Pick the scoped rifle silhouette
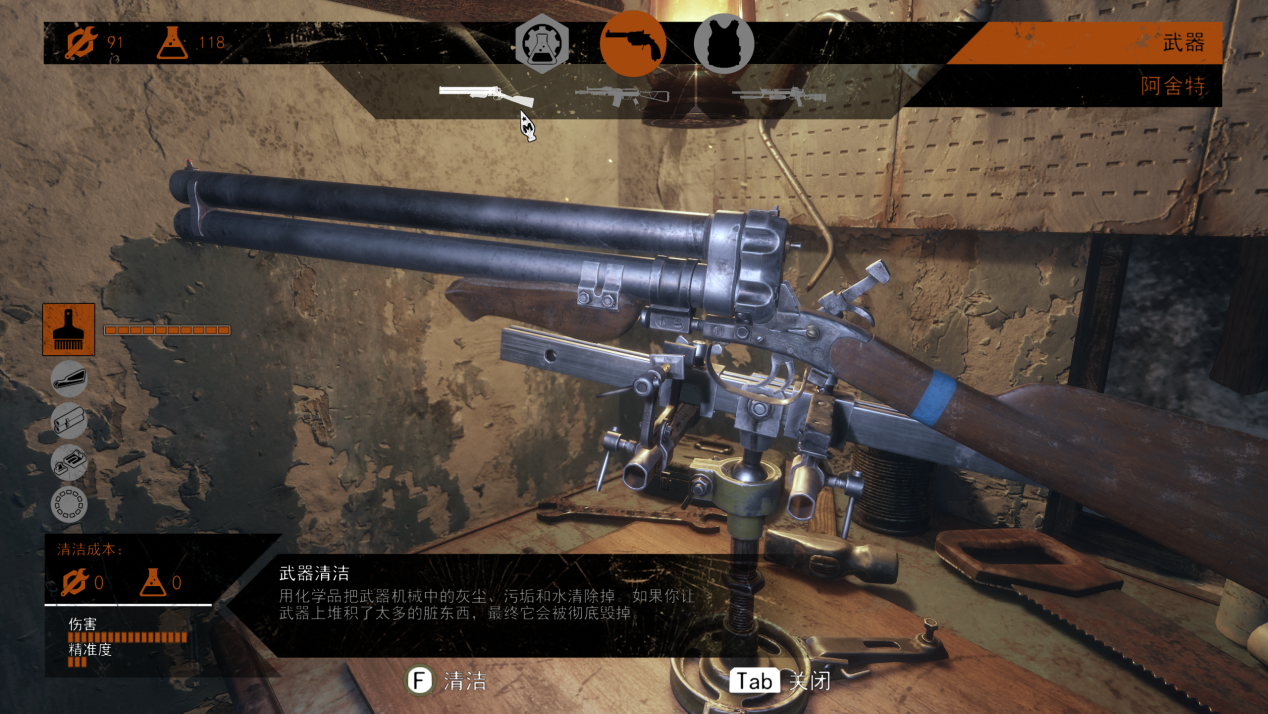The width and height of the screenshot is (1268, 714). tap(779, 95)
